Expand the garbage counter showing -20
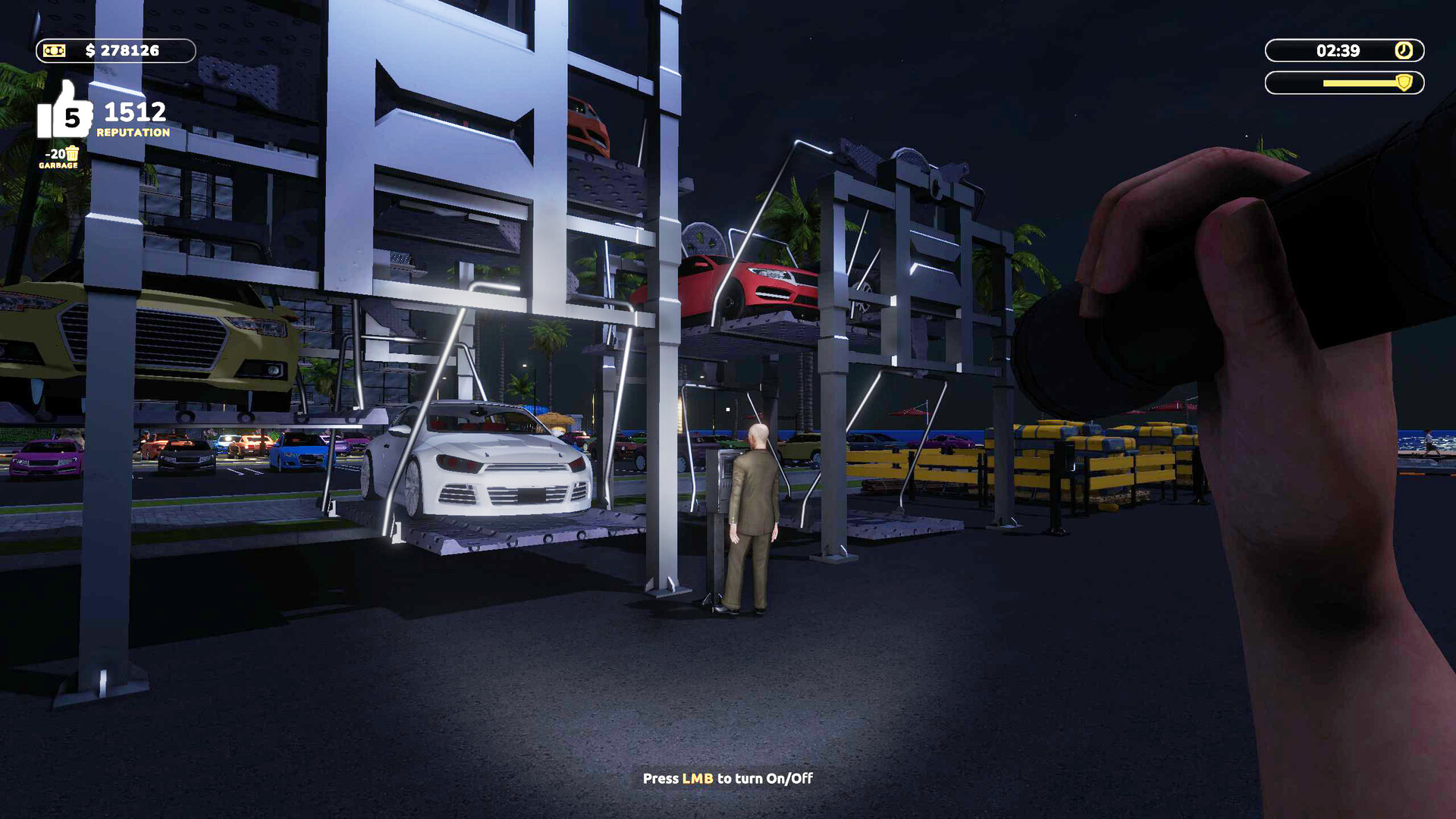This screenshot has height=819, width=1456. (x=55, y=155)
